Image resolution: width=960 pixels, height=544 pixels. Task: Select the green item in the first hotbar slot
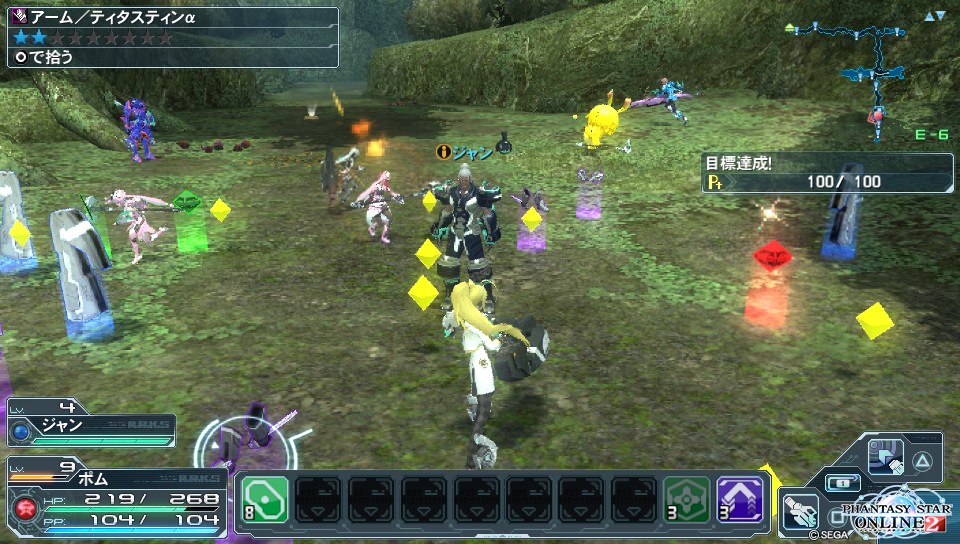pyautogui.click(x=264, y=499)
